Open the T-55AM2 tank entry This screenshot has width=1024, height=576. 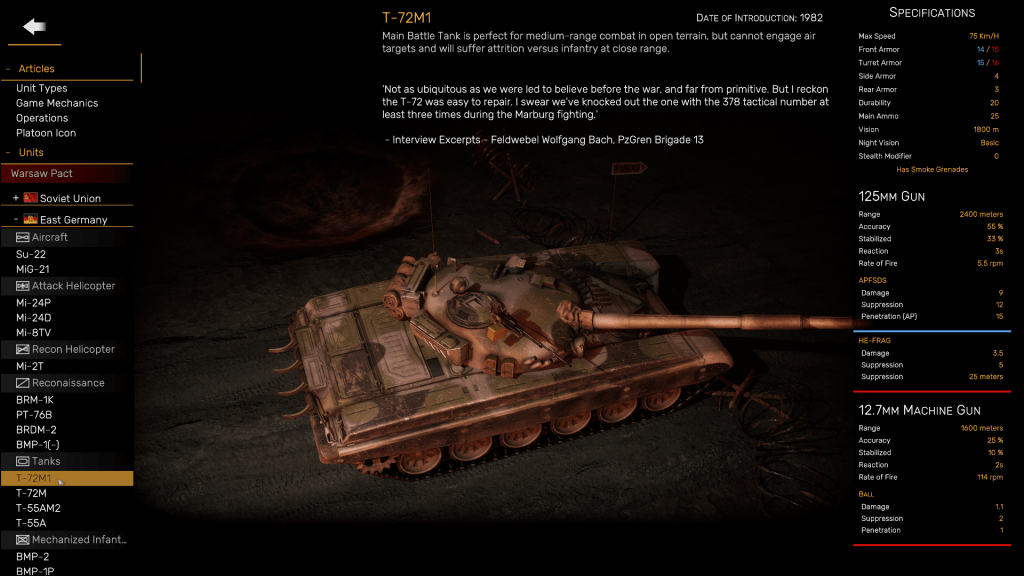[38, 508]
